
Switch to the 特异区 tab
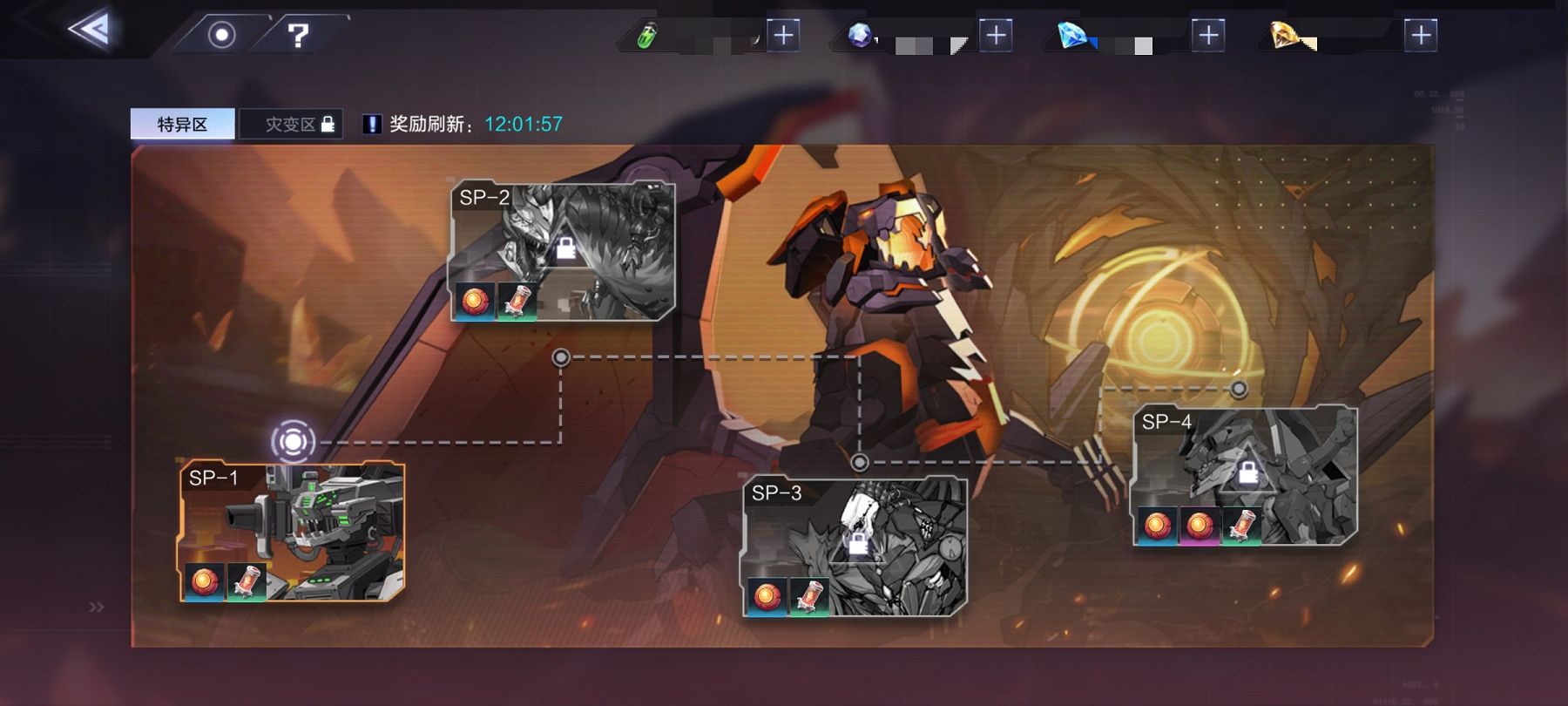click(182, 122)
